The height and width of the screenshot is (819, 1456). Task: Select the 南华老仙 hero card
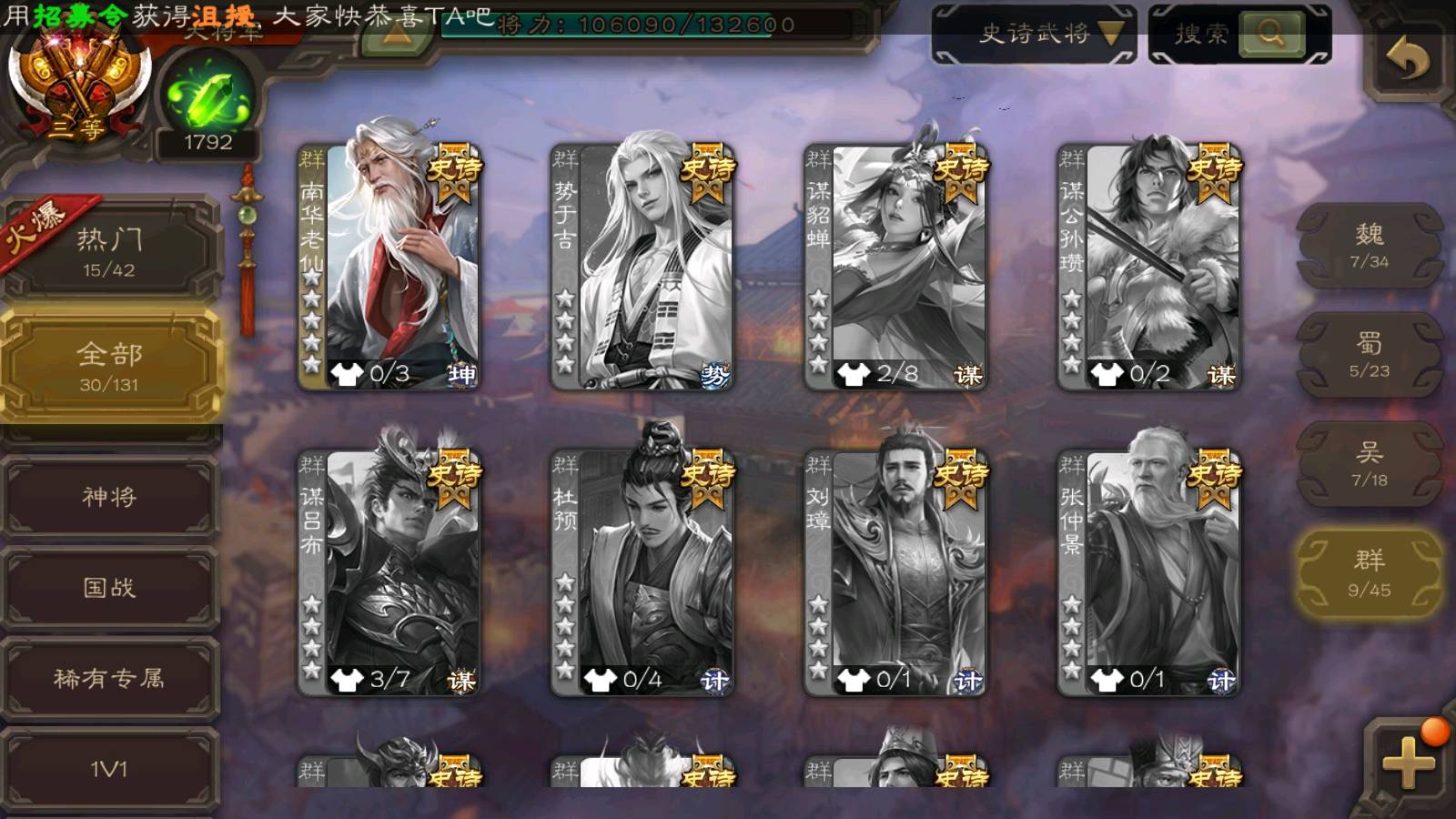tap(389, 266)
